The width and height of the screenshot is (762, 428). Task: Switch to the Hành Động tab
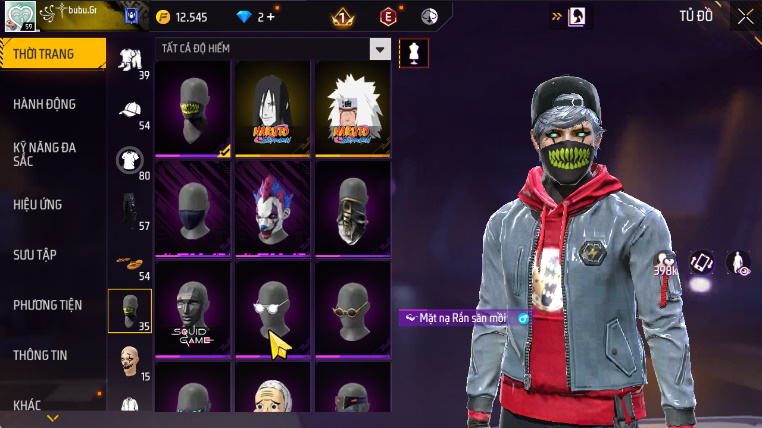45,104
